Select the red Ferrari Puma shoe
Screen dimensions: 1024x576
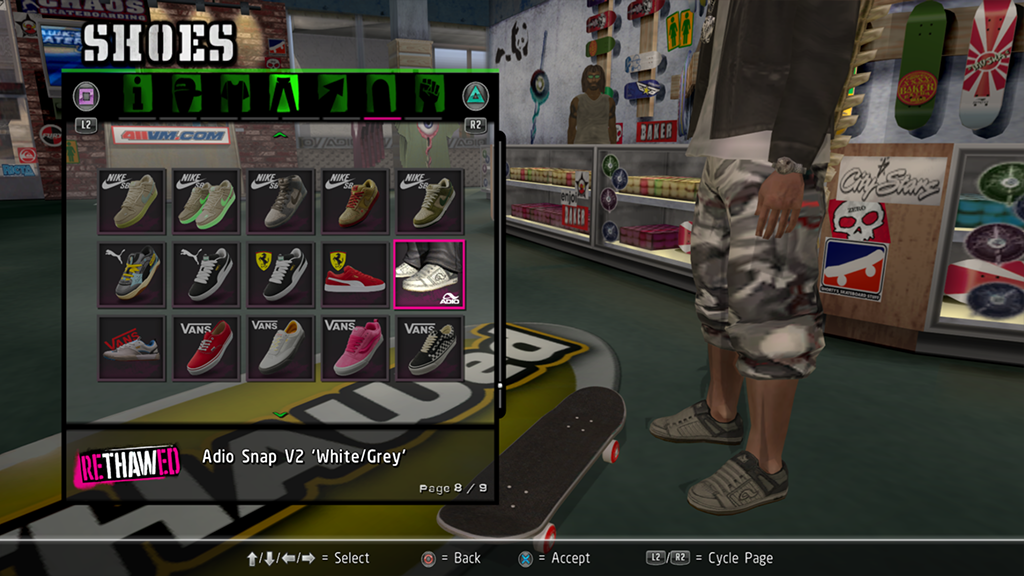pyautogui.click(x=355, y=274)
